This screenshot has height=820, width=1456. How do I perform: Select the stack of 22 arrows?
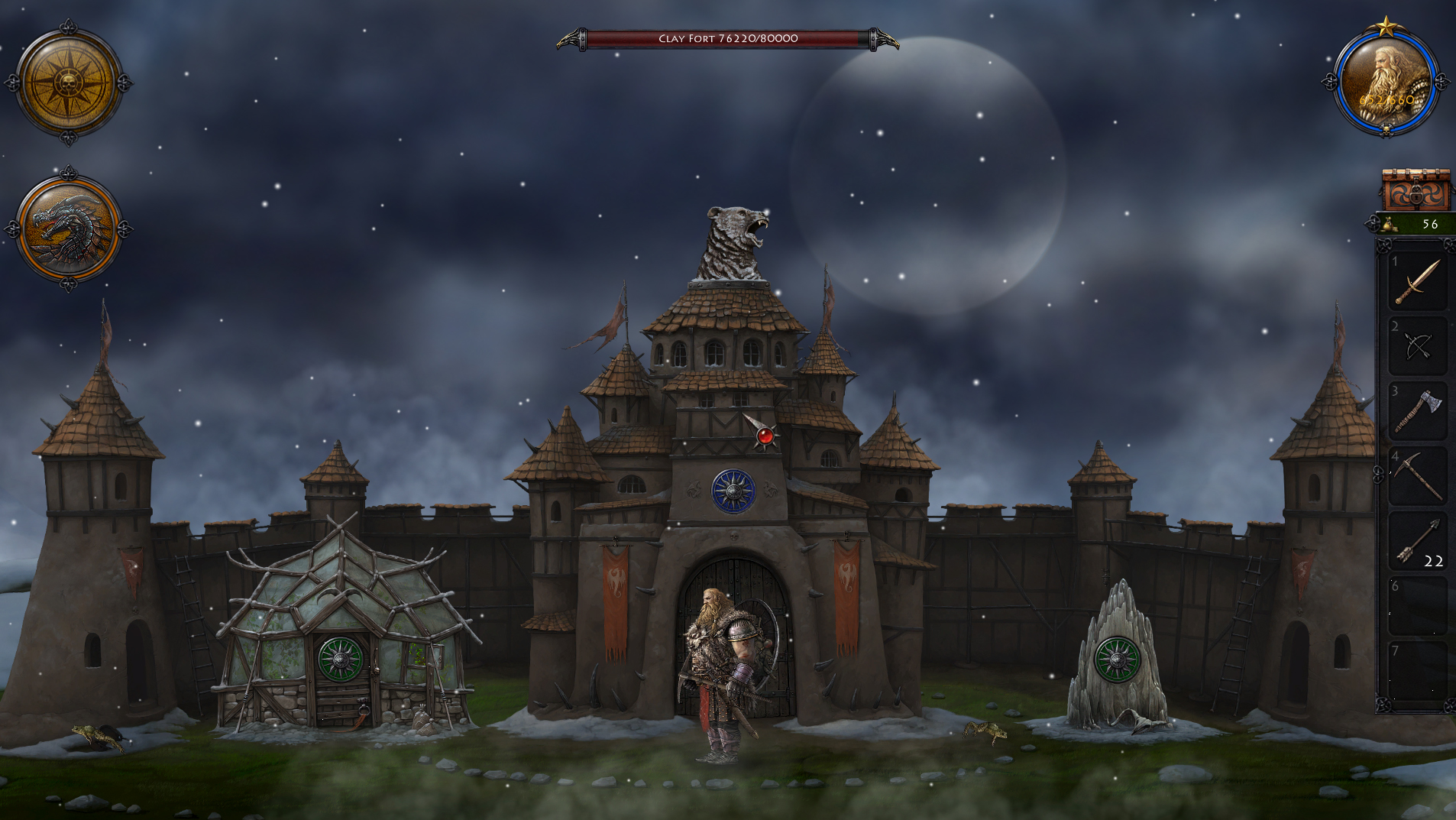click(1418, 543)
